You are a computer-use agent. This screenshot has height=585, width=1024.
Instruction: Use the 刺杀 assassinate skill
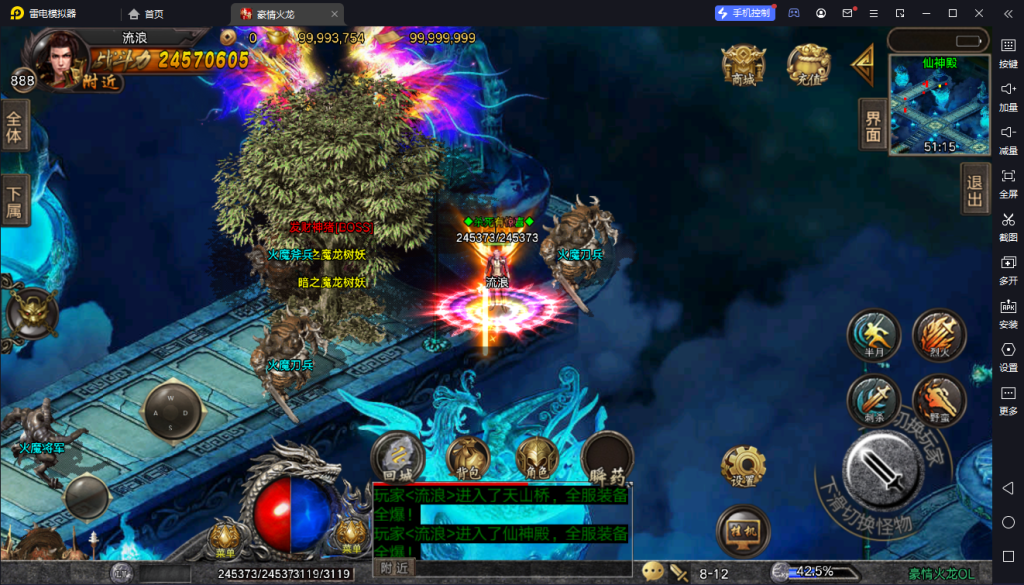(x=873, y=400)
